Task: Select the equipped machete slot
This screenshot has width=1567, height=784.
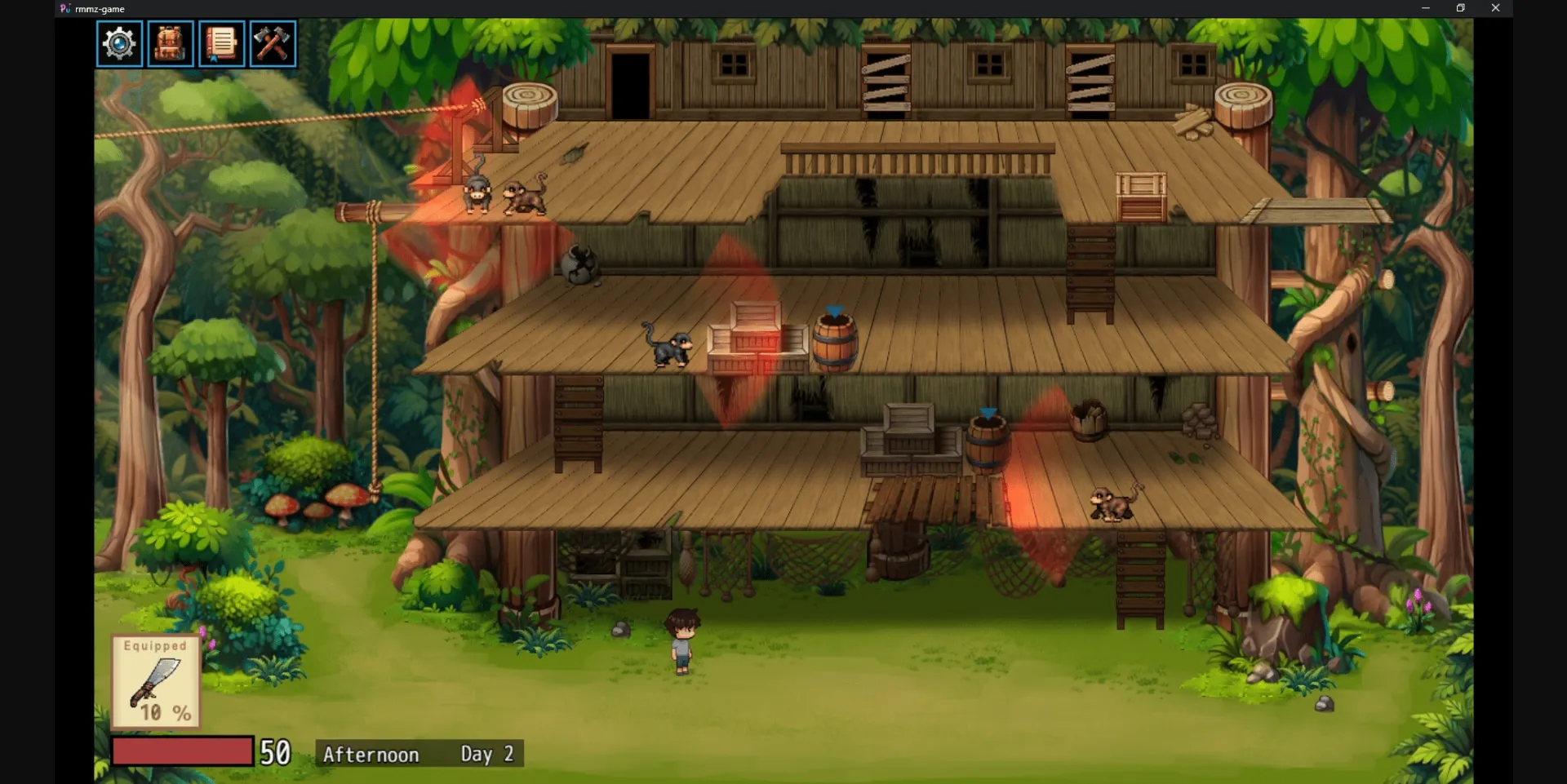Action: (156, 682)
